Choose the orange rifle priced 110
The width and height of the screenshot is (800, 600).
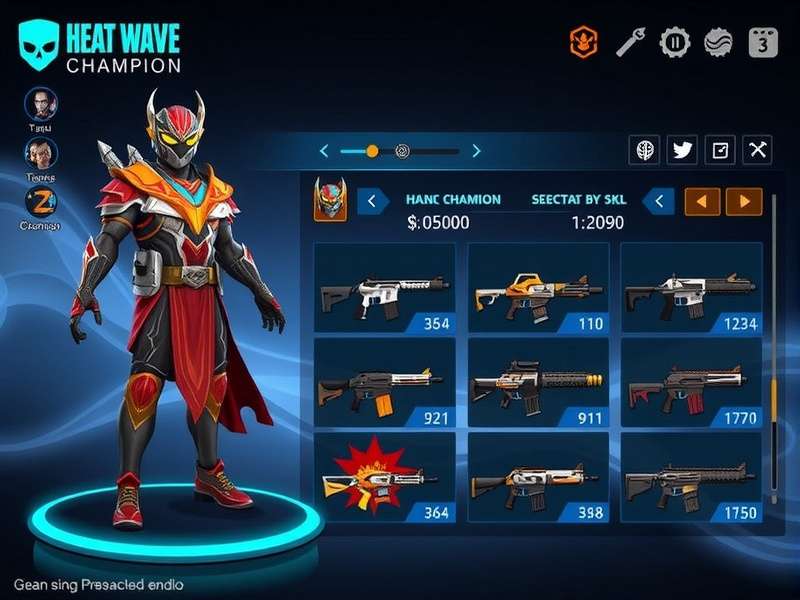538,288
